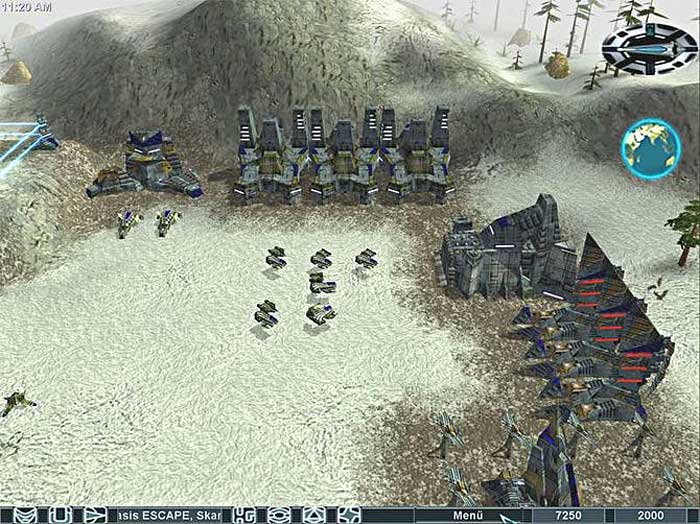Activate the U-shaped bracket icon

(60, 515)
